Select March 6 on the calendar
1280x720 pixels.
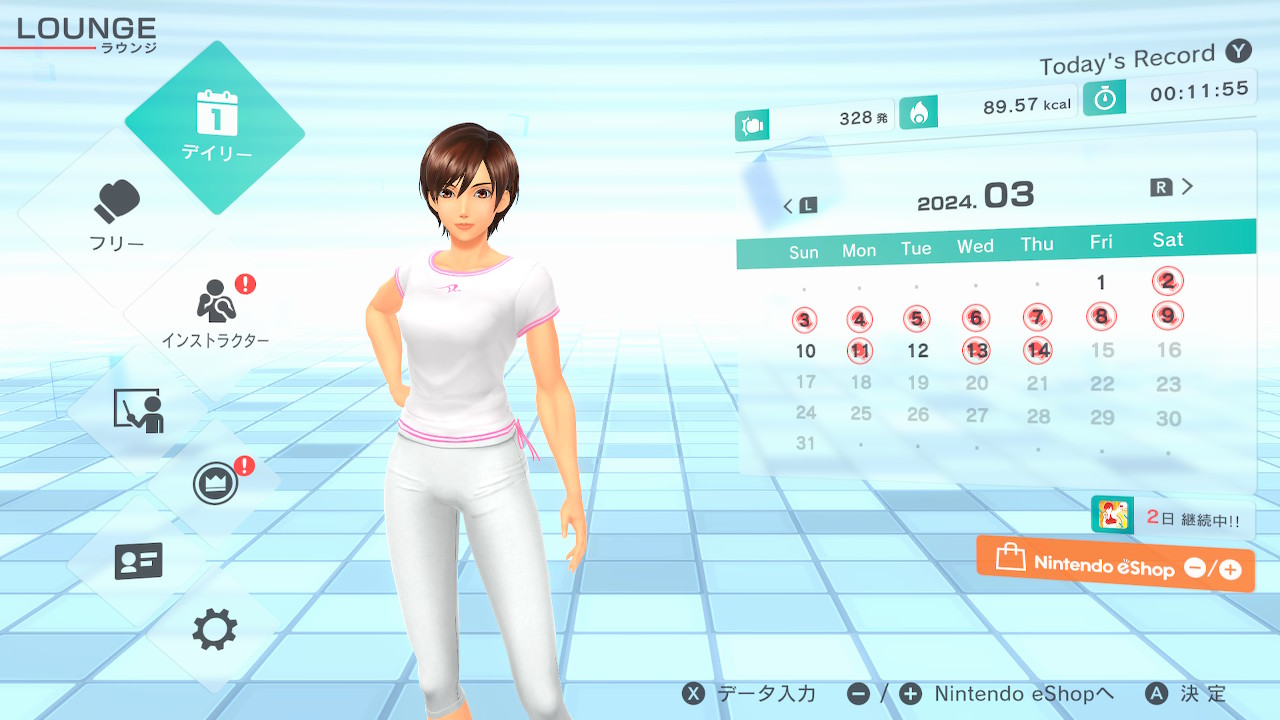coord(976,318)
